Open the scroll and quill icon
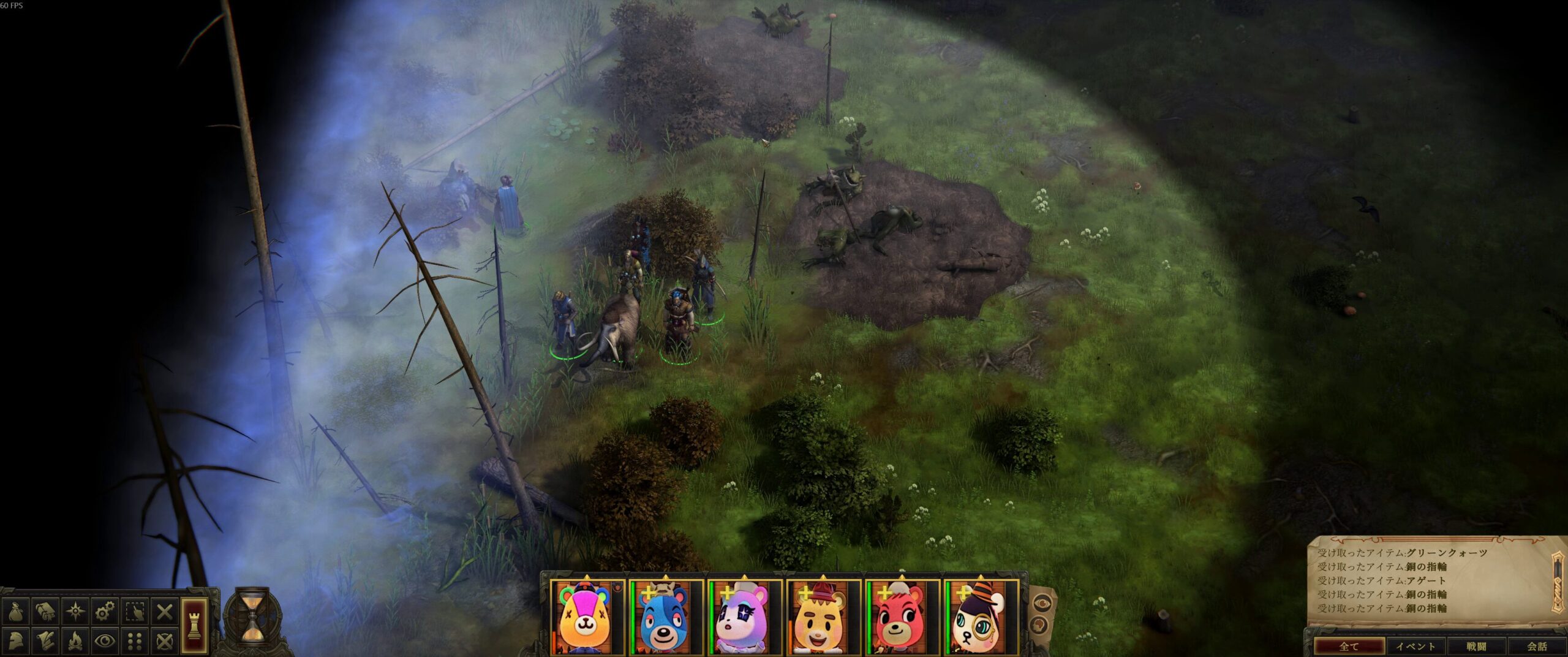 45,641
